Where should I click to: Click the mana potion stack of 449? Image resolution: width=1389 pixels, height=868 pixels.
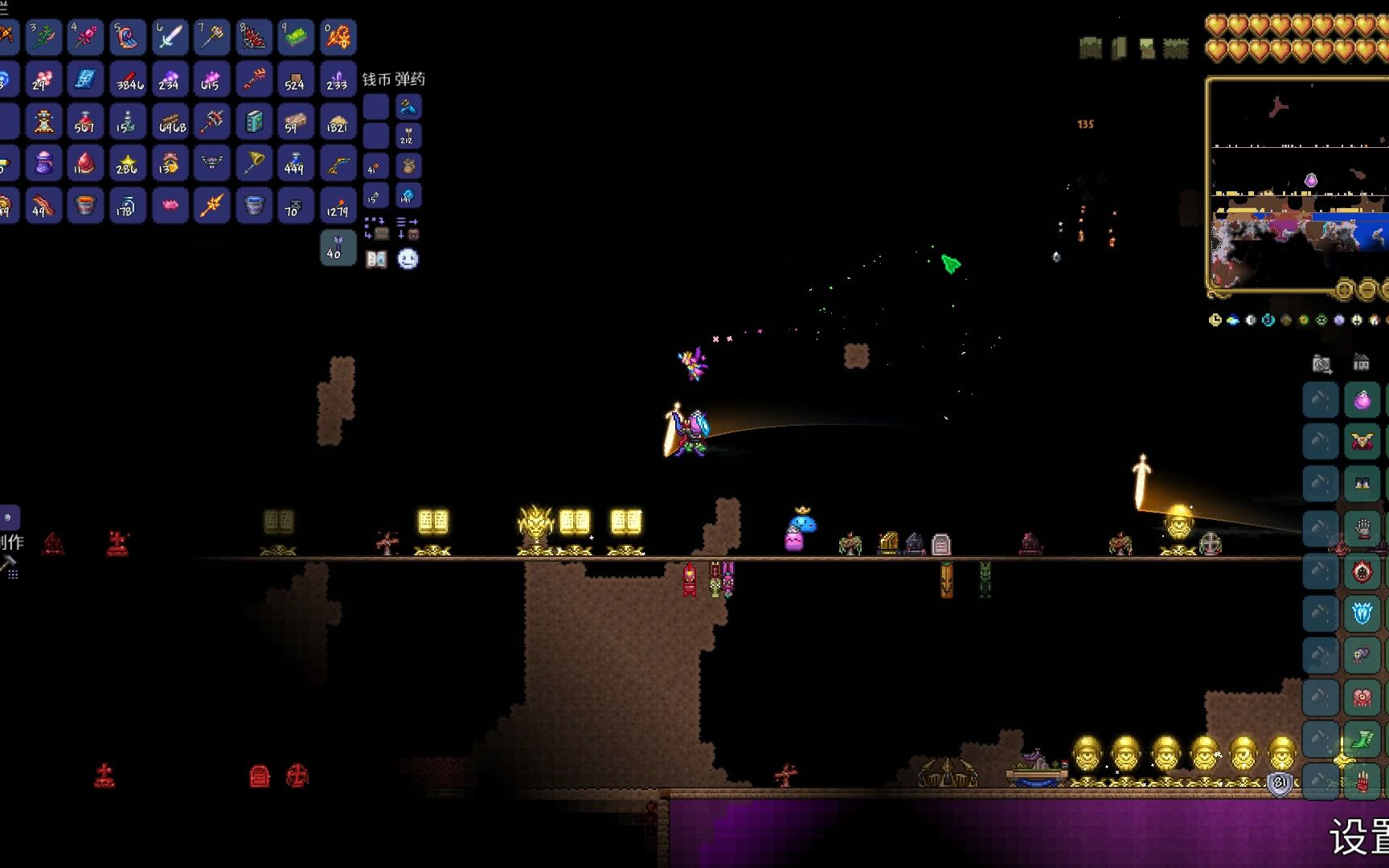point(295,163)
